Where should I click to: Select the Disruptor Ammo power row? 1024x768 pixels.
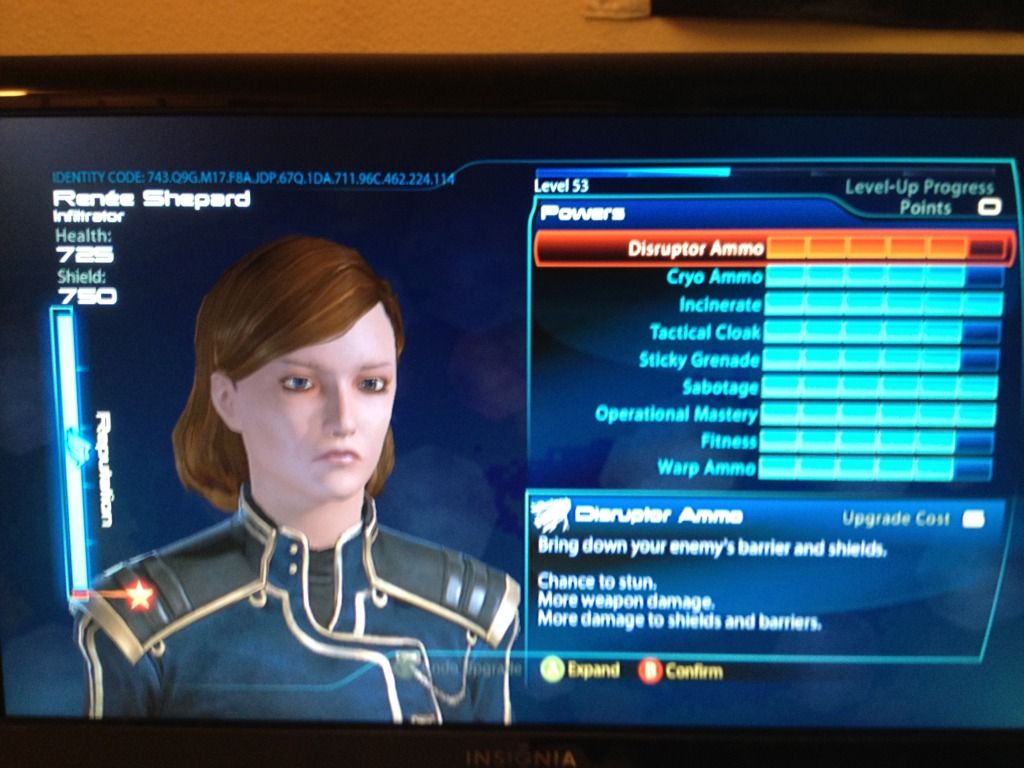pyautogui.click(x=697, y=248)
